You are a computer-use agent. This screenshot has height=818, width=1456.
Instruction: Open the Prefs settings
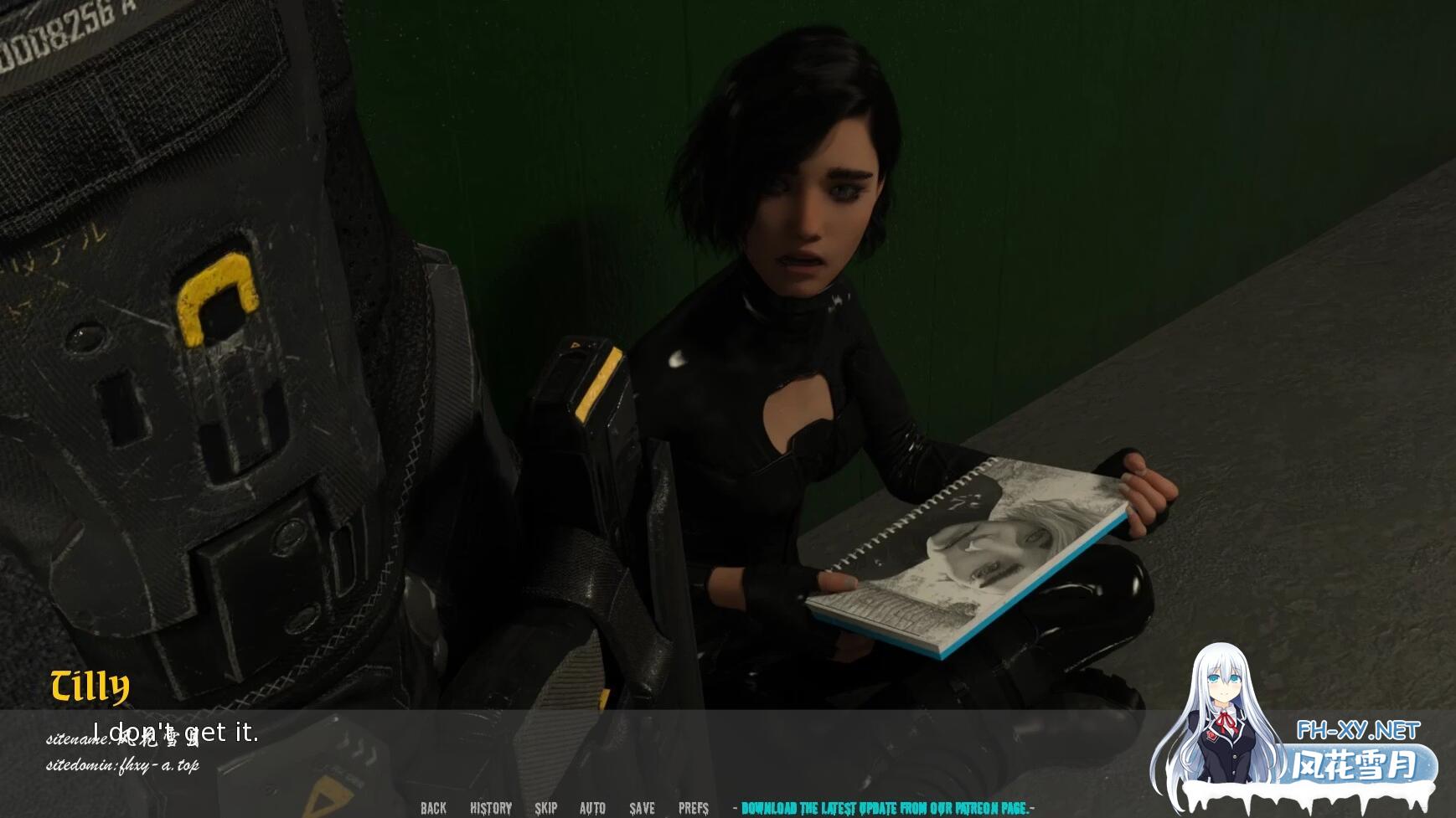(x=694, y=808)
